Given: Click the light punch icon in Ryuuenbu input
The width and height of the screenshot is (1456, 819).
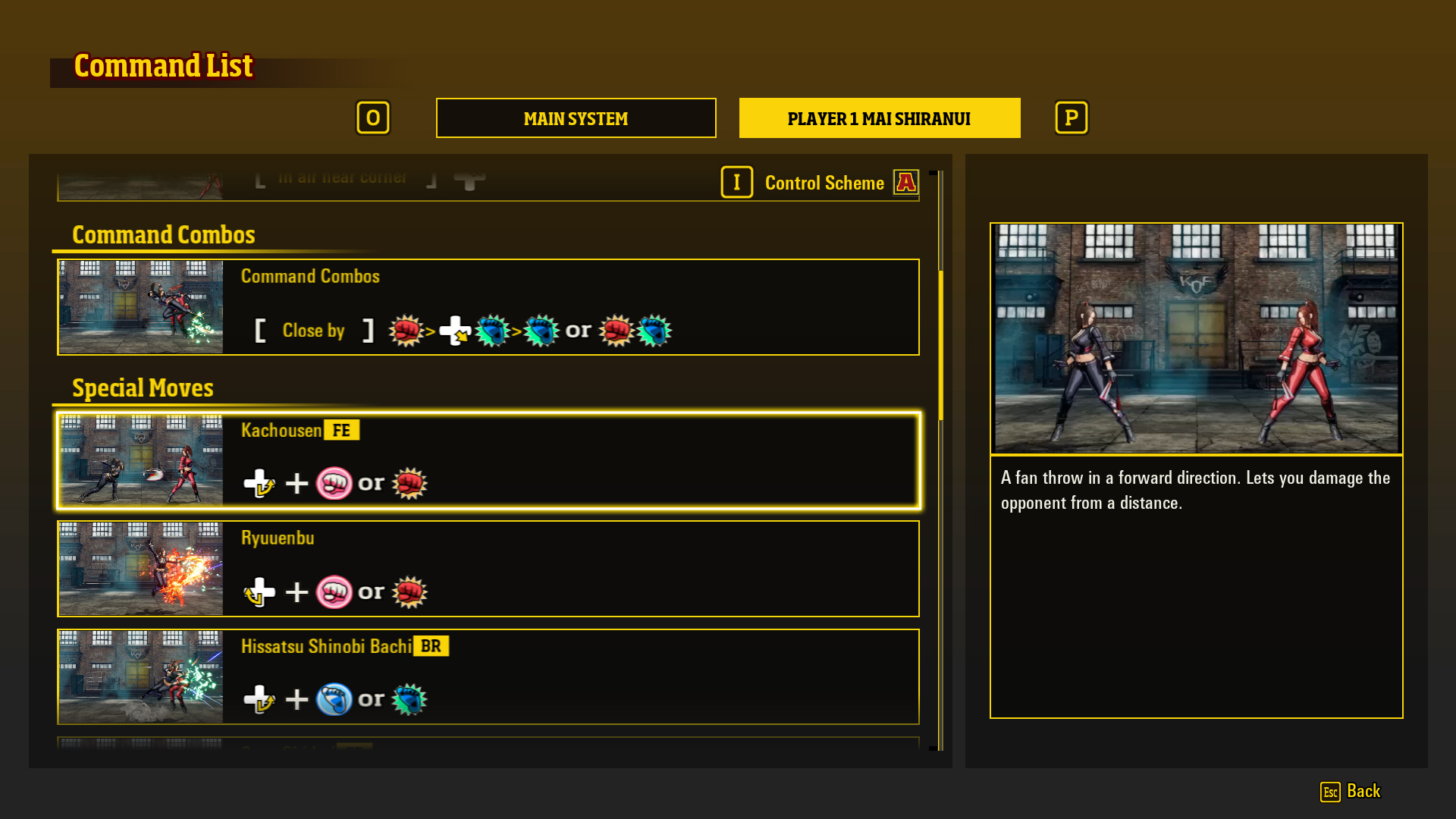Looking at the screenshot, I should (x=334, y=592).
